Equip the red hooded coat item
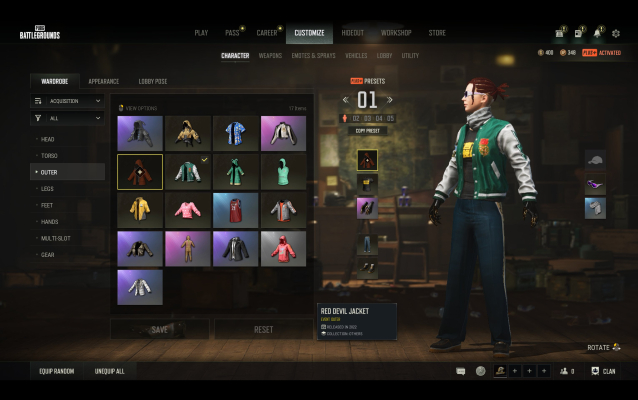The image size is (638, 400). [283, 248]
